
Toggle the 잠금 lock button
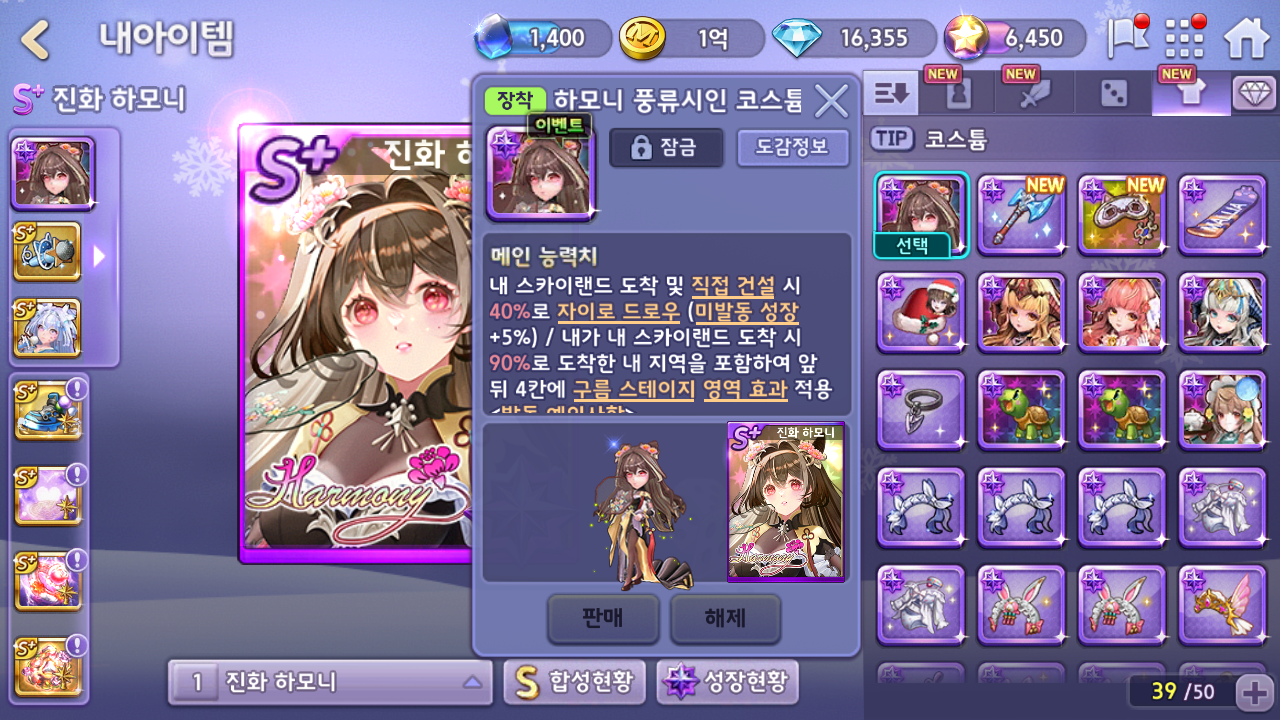click(x=666, y=148)
